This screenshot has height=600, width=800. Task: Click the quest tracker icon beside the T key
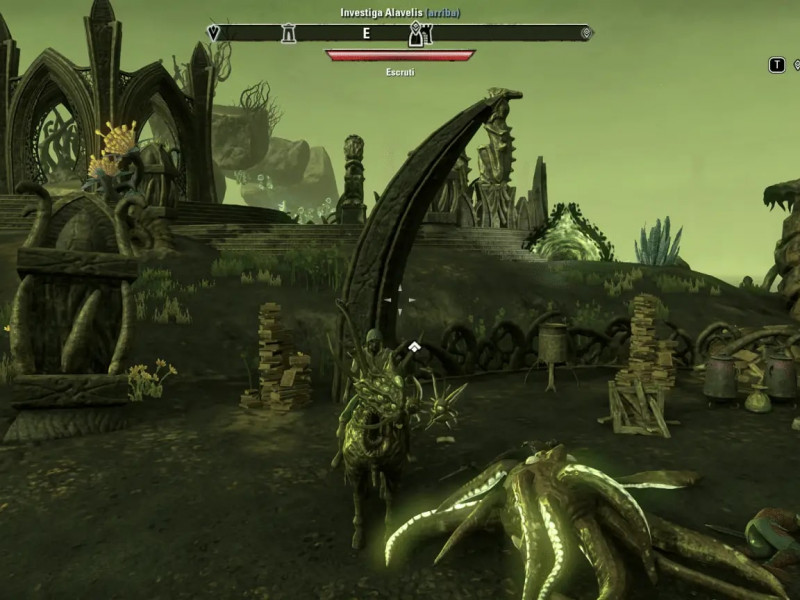point(795,65)
